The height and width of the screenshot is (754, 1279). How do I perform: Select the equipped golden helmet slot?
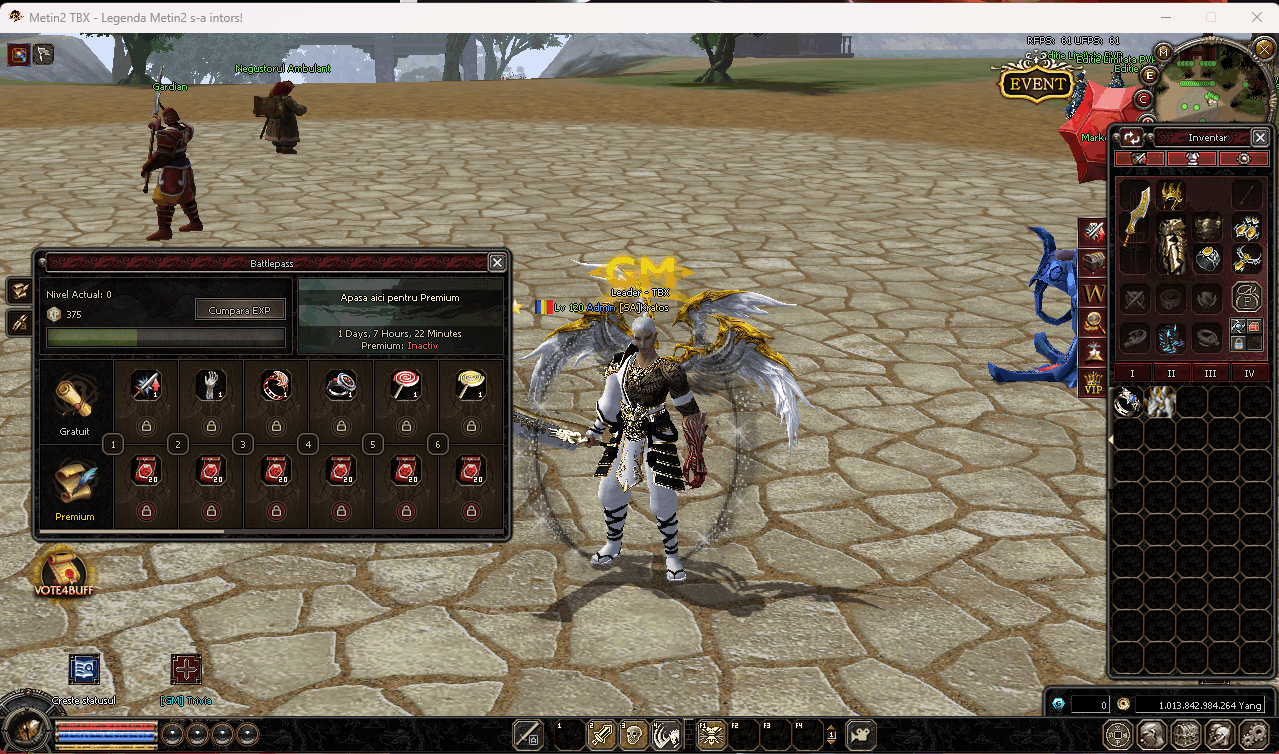click(1171, 194)
